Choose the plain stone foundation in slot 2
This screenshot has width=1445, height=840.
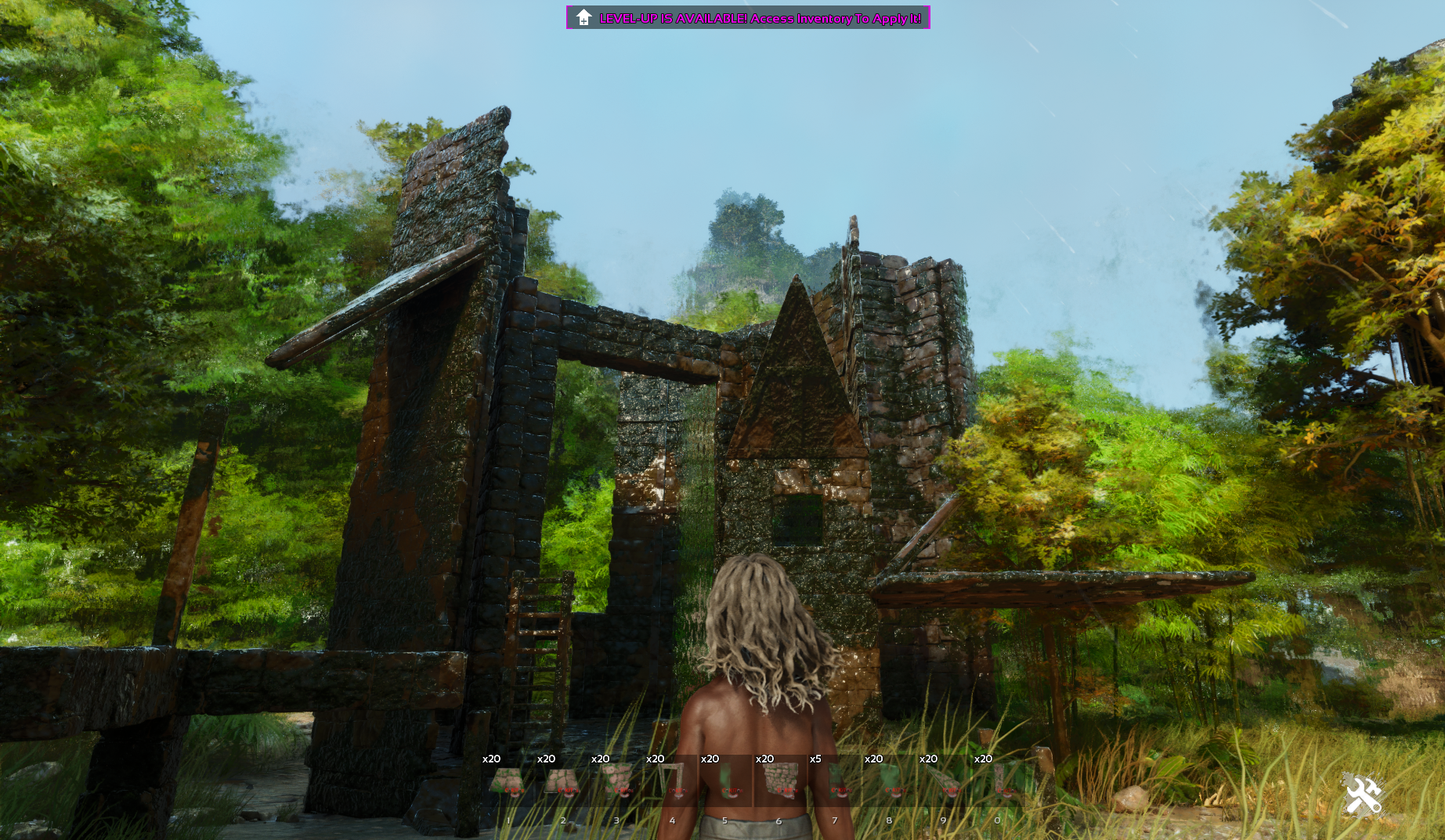[562, 781]
